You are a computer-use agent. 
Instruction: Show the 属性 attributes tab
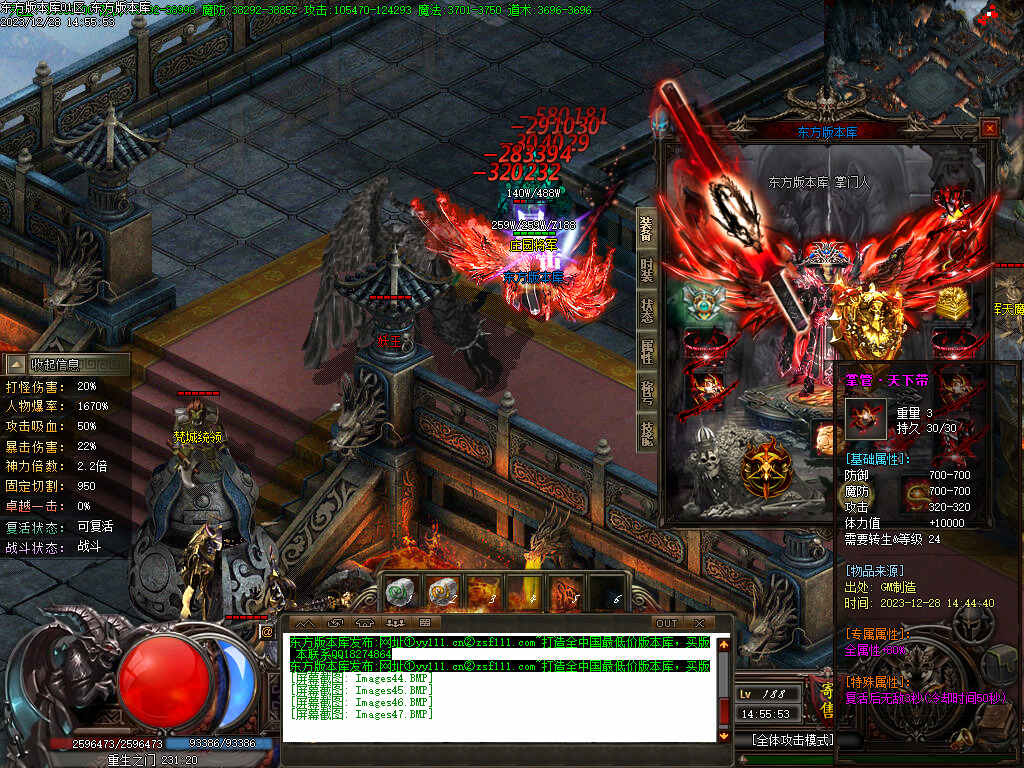[x=647, y=350]
